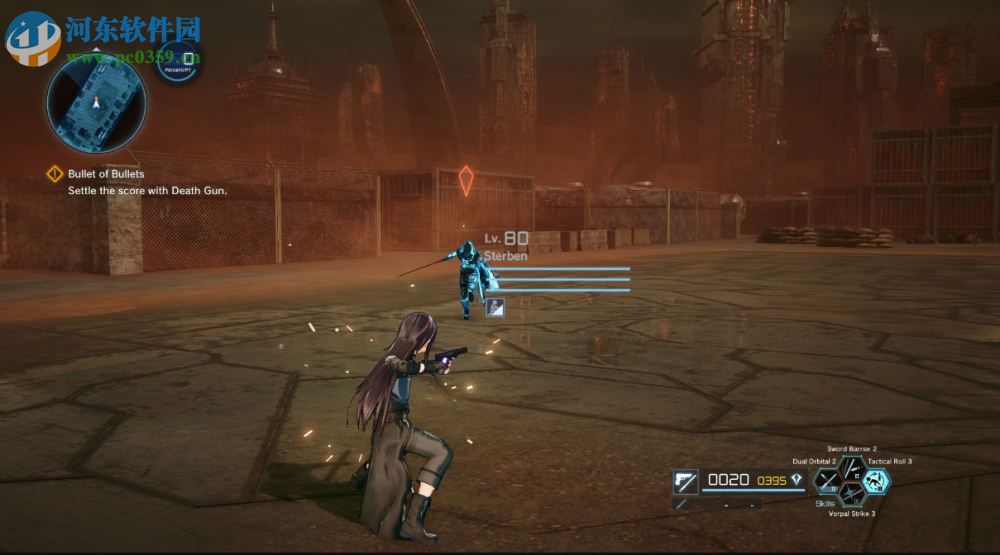Open the circular minimap
This screenshot has height=555, width=1000.
96,103
